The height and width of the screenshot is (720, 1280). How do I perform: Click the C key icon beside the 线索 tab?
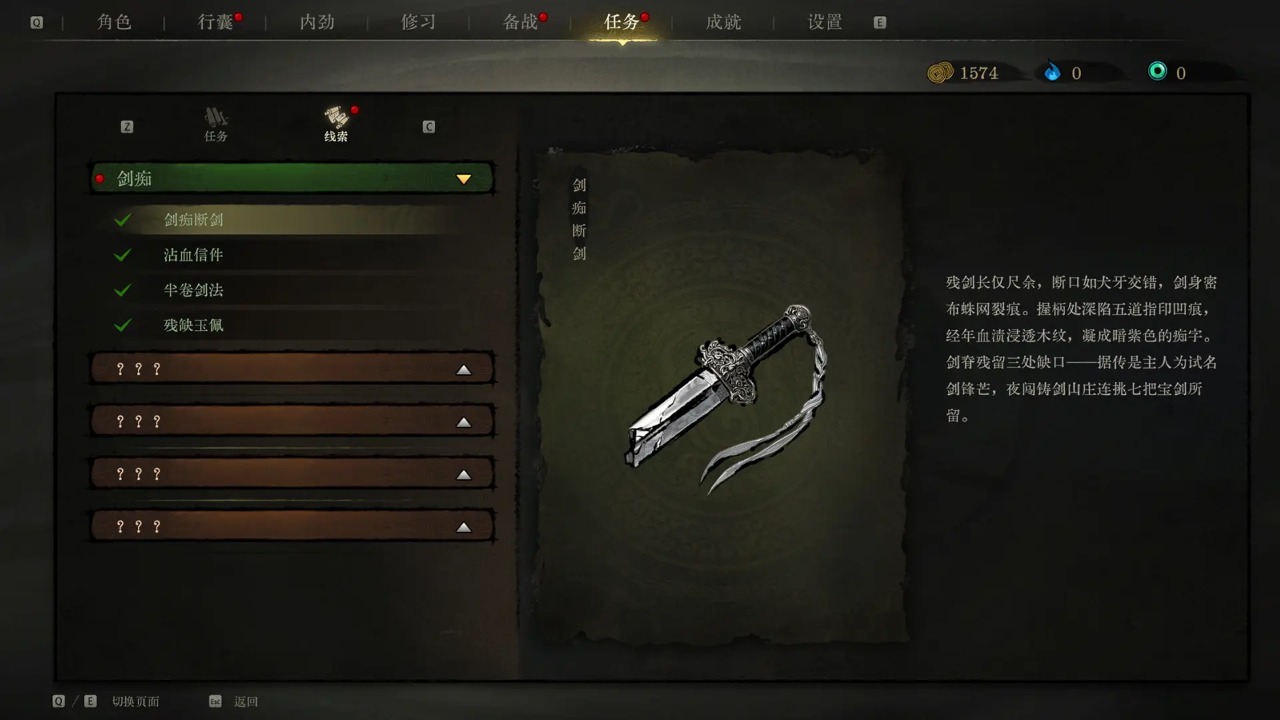428,127
